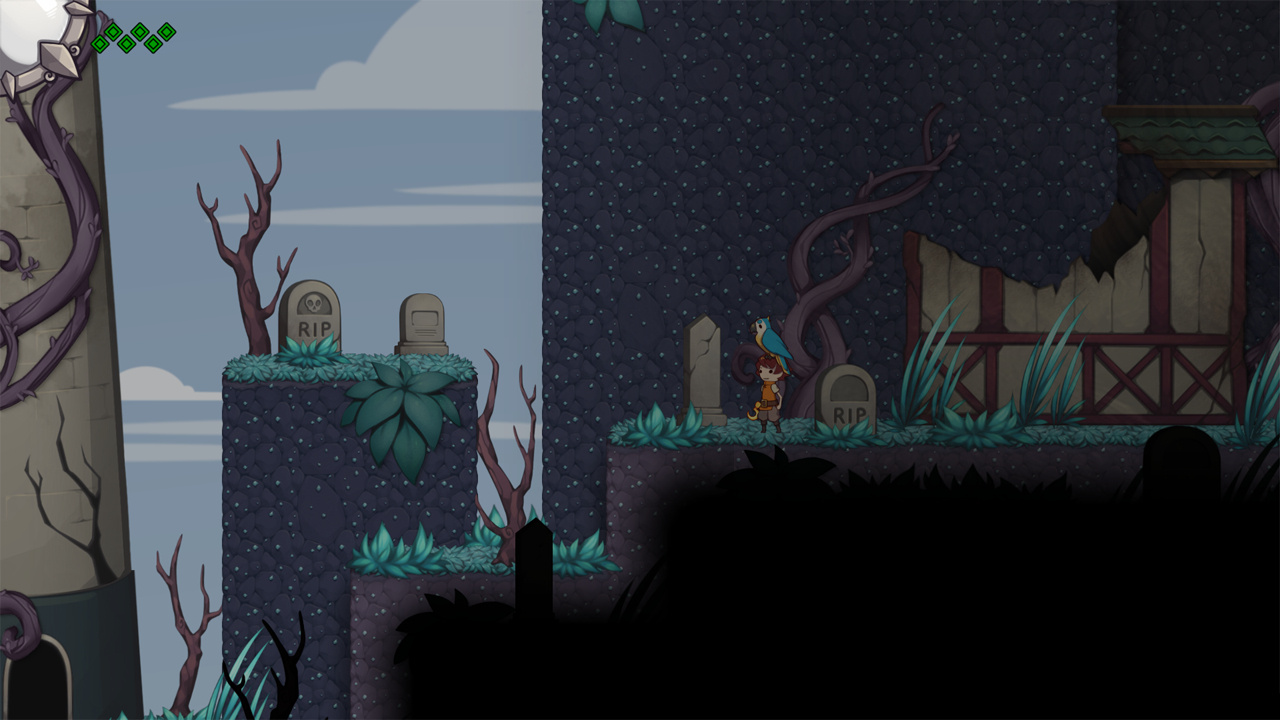
Task: Click the last green diamond in the HUD
Action: coord(166,32)
